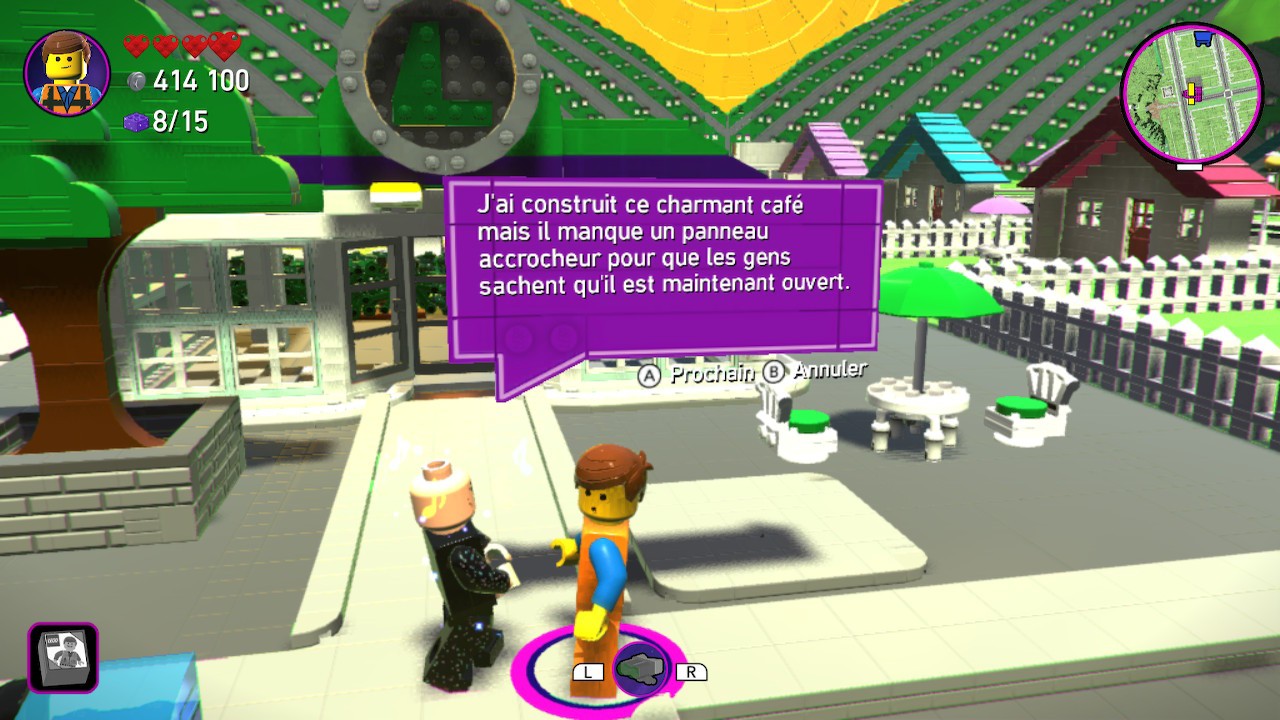Toggle to next tool with the R prompt

pyautogui.click(x=692, y=671)
